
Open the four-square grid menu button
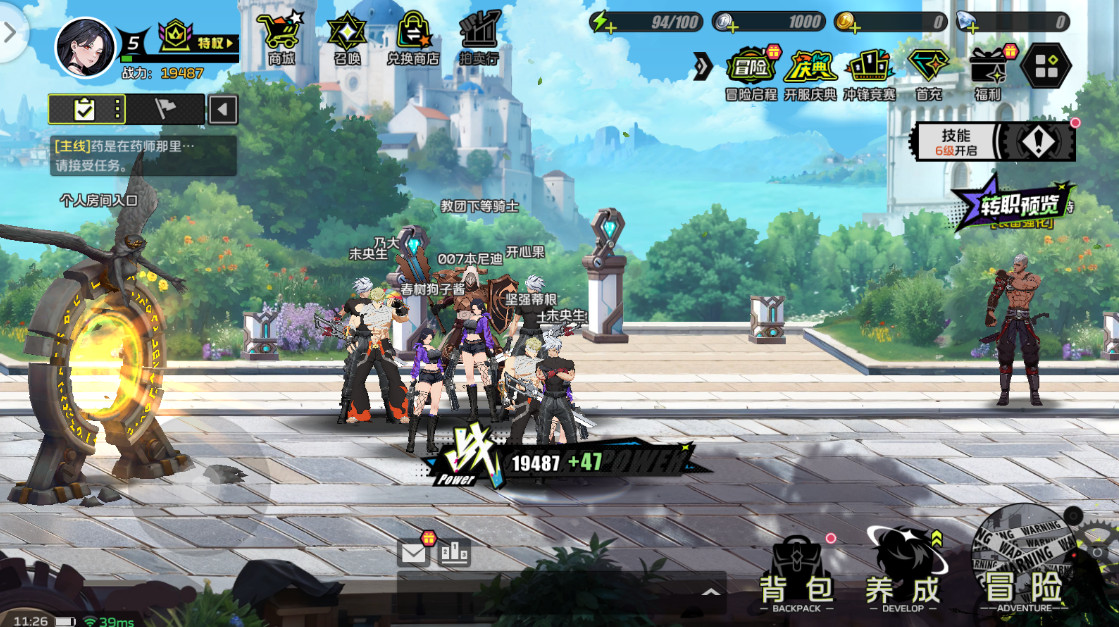[1046, 66]
